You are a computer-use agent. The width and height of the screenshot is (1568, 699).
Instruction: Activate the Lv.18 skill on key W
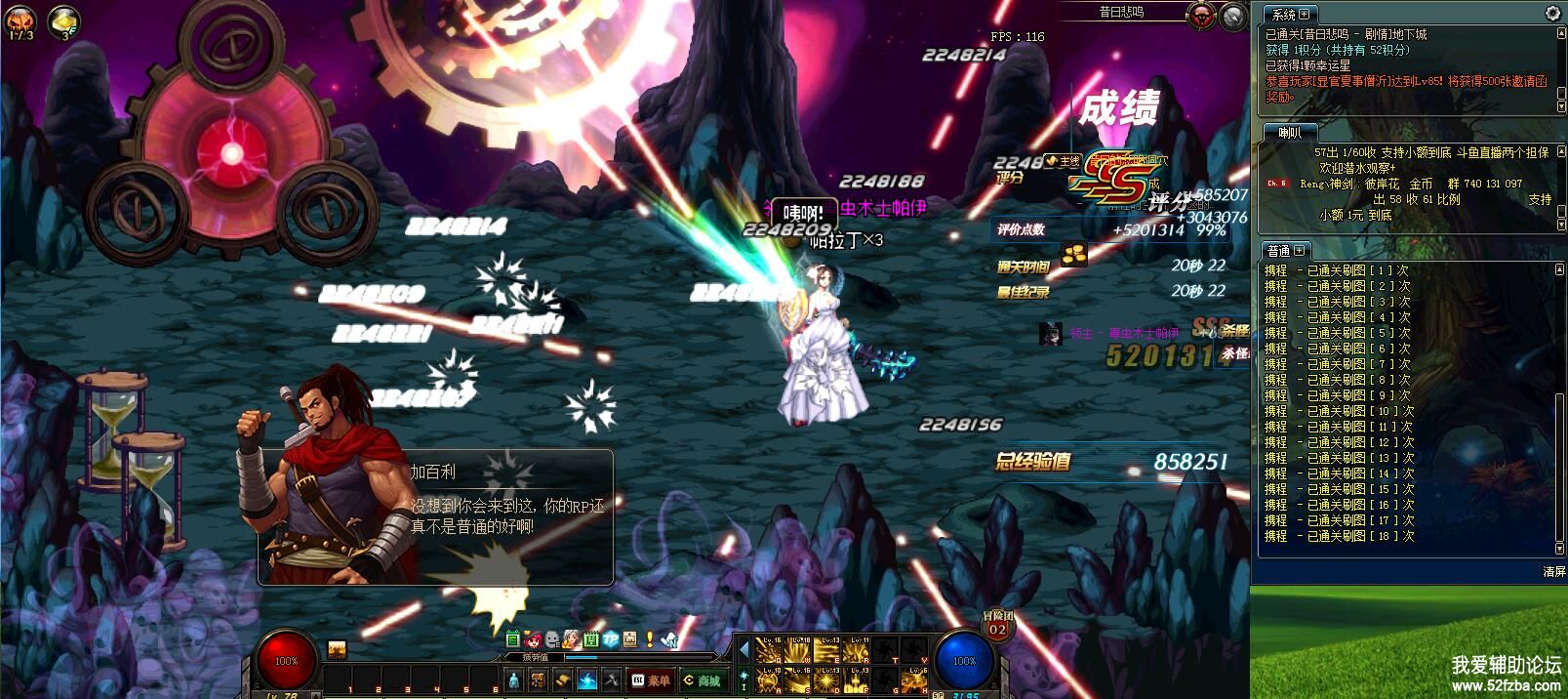click(x=797, y=649)
